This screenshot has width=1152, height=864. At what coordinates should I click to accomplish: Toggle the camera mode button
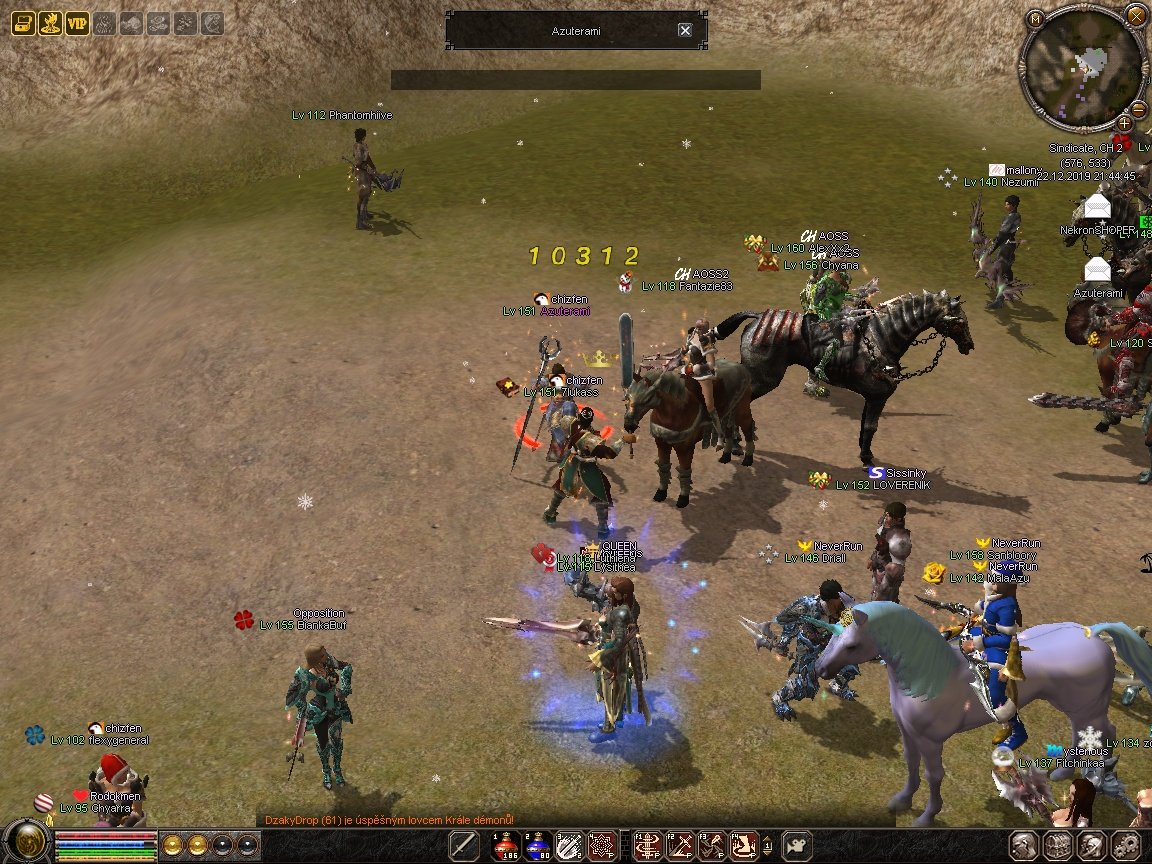tap(796, 845)
